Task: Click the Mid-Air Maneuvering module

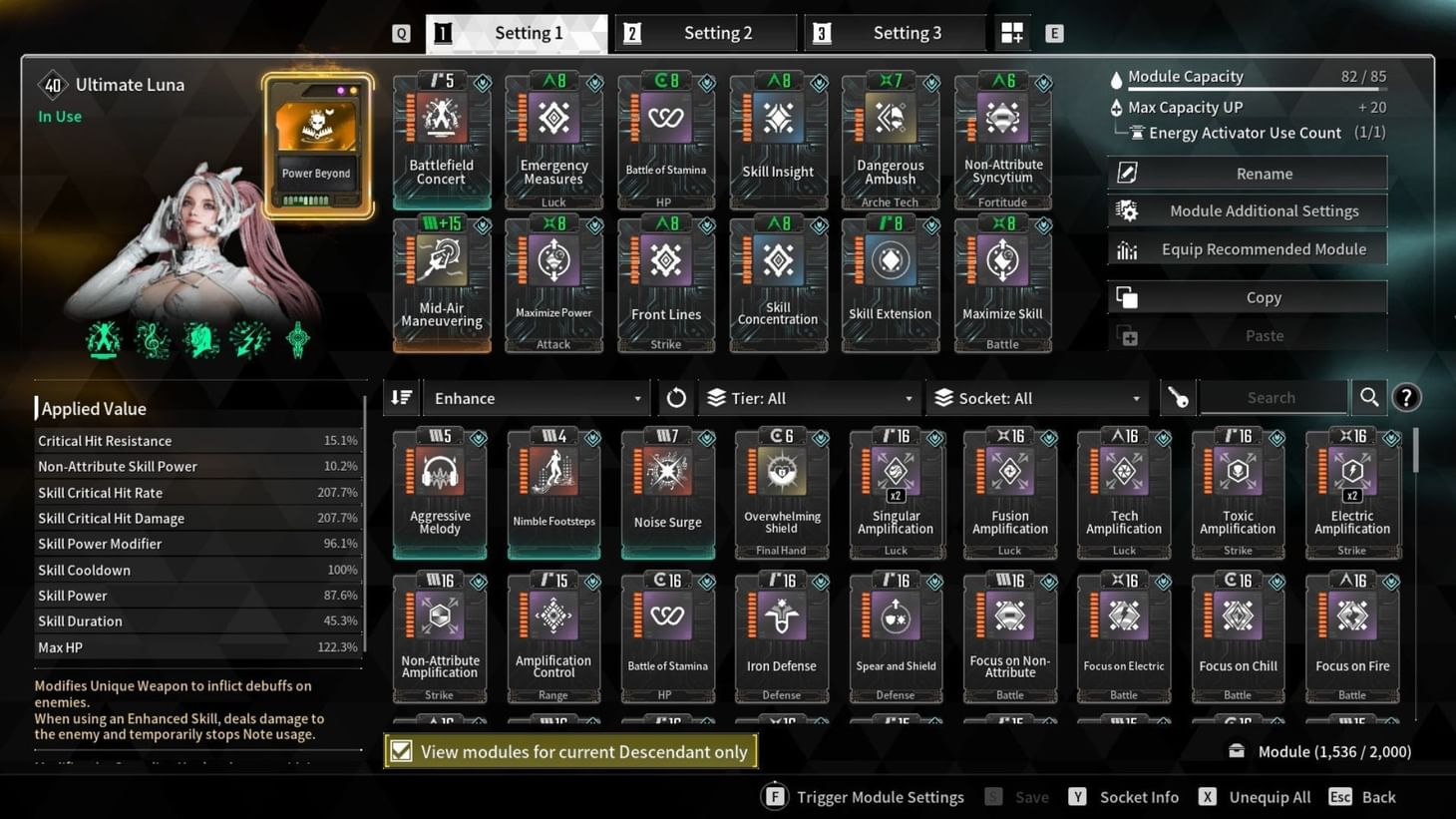Action: pos(441,282)
